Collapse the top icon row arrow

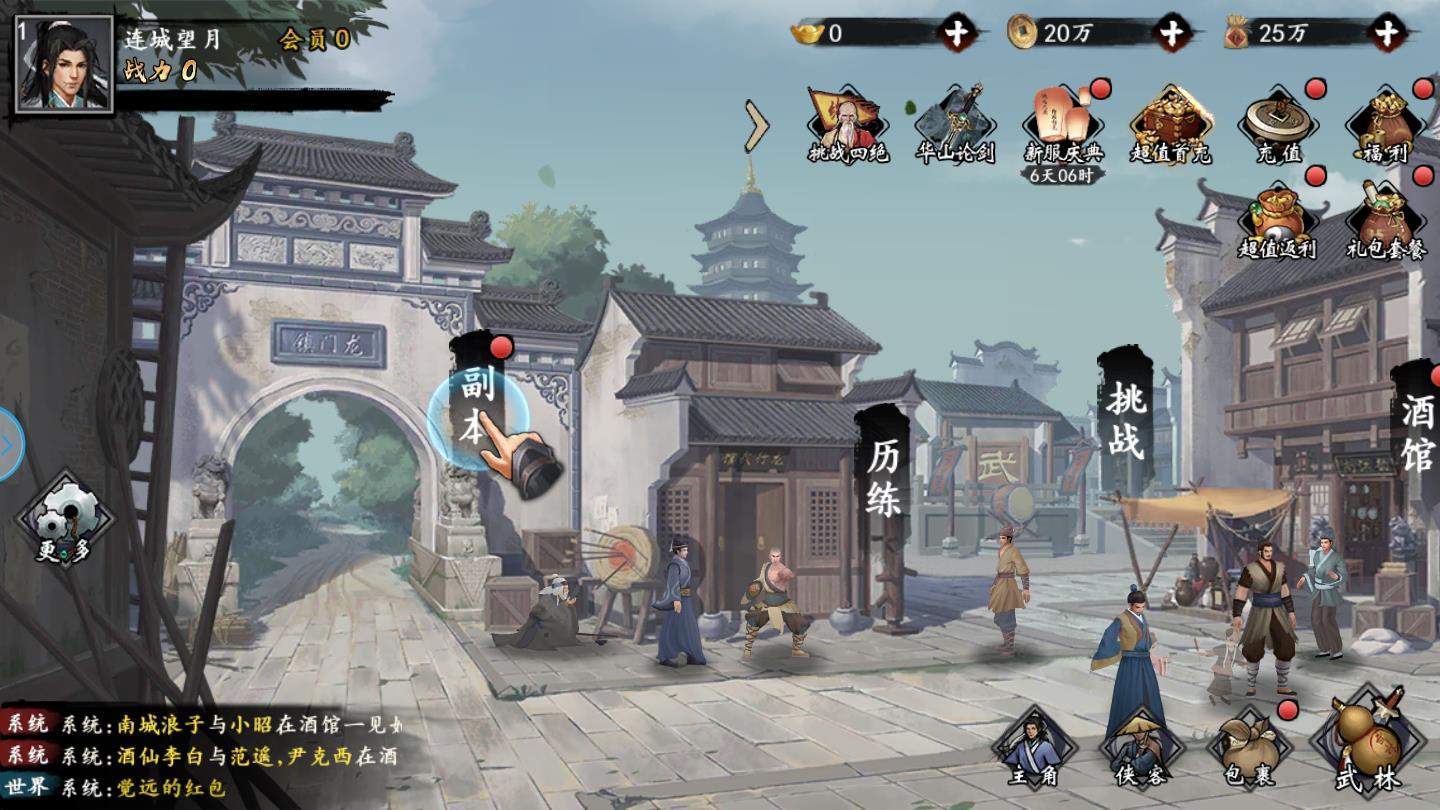tap(757, 125)
